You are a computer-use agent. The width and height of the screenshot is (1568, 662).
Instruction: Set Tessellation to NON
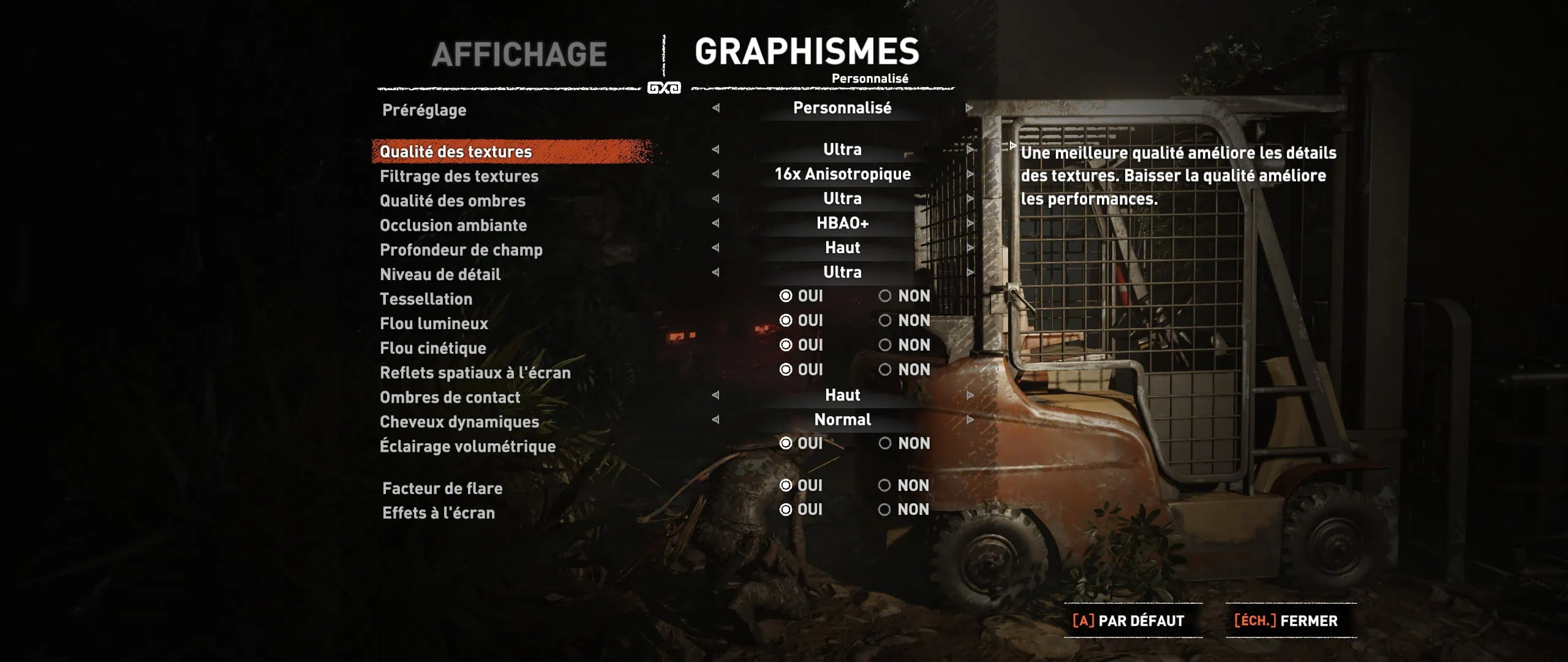[x=885, y=296]
